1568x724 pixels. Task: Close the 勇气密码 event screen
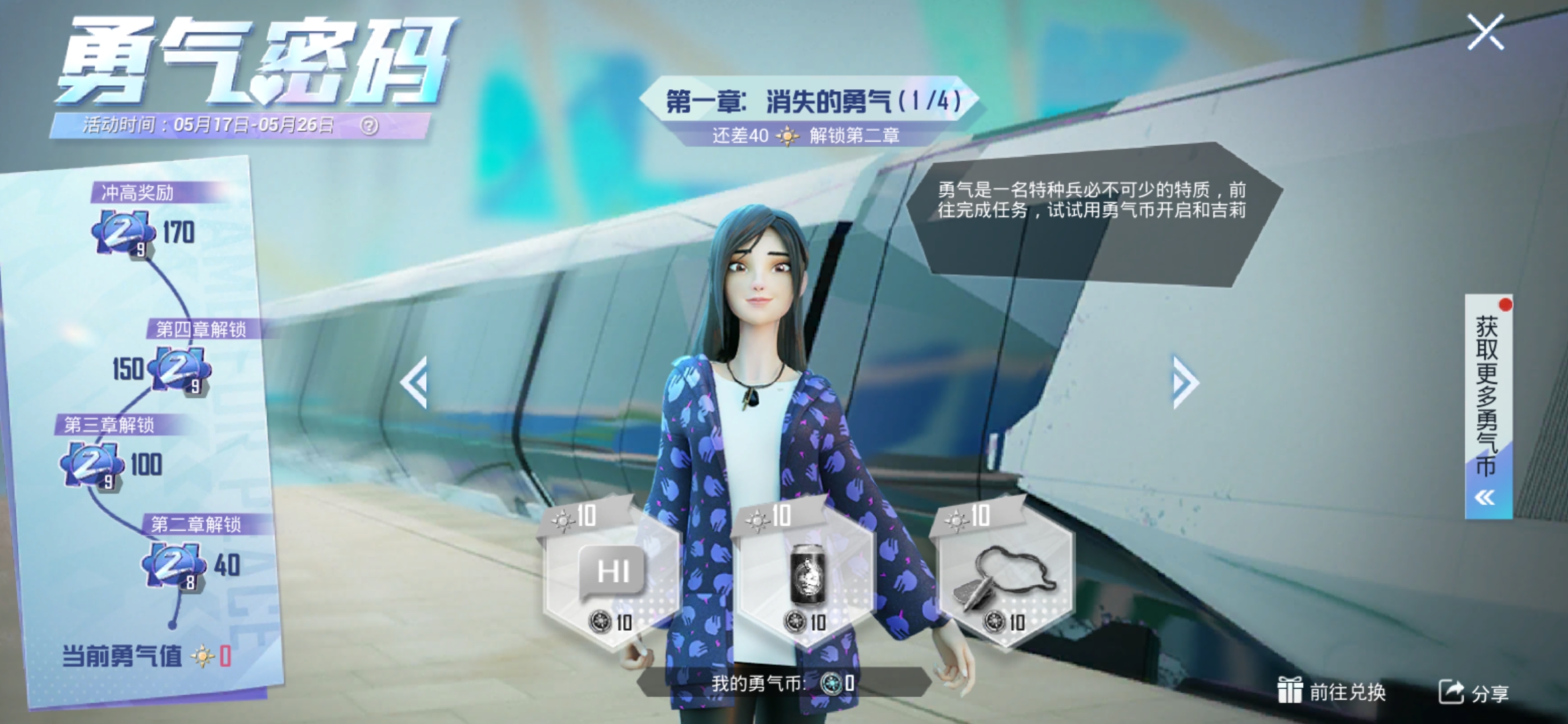click(1486, 32)
